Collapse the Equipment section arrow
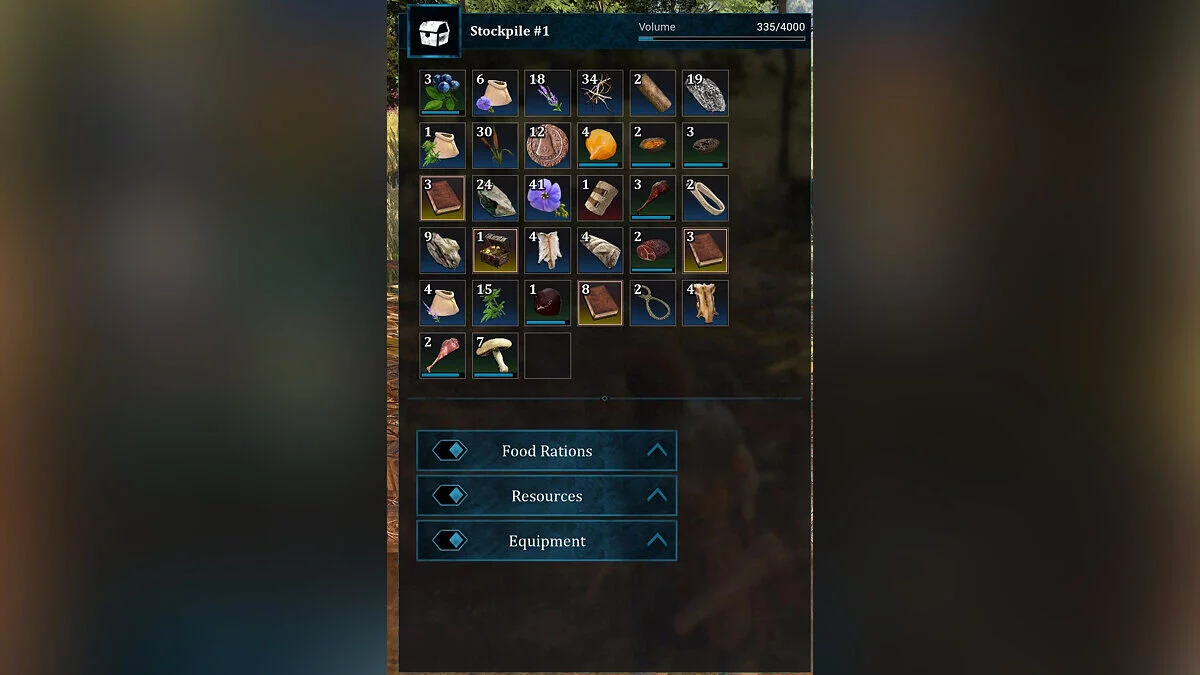 pos(656,541)
